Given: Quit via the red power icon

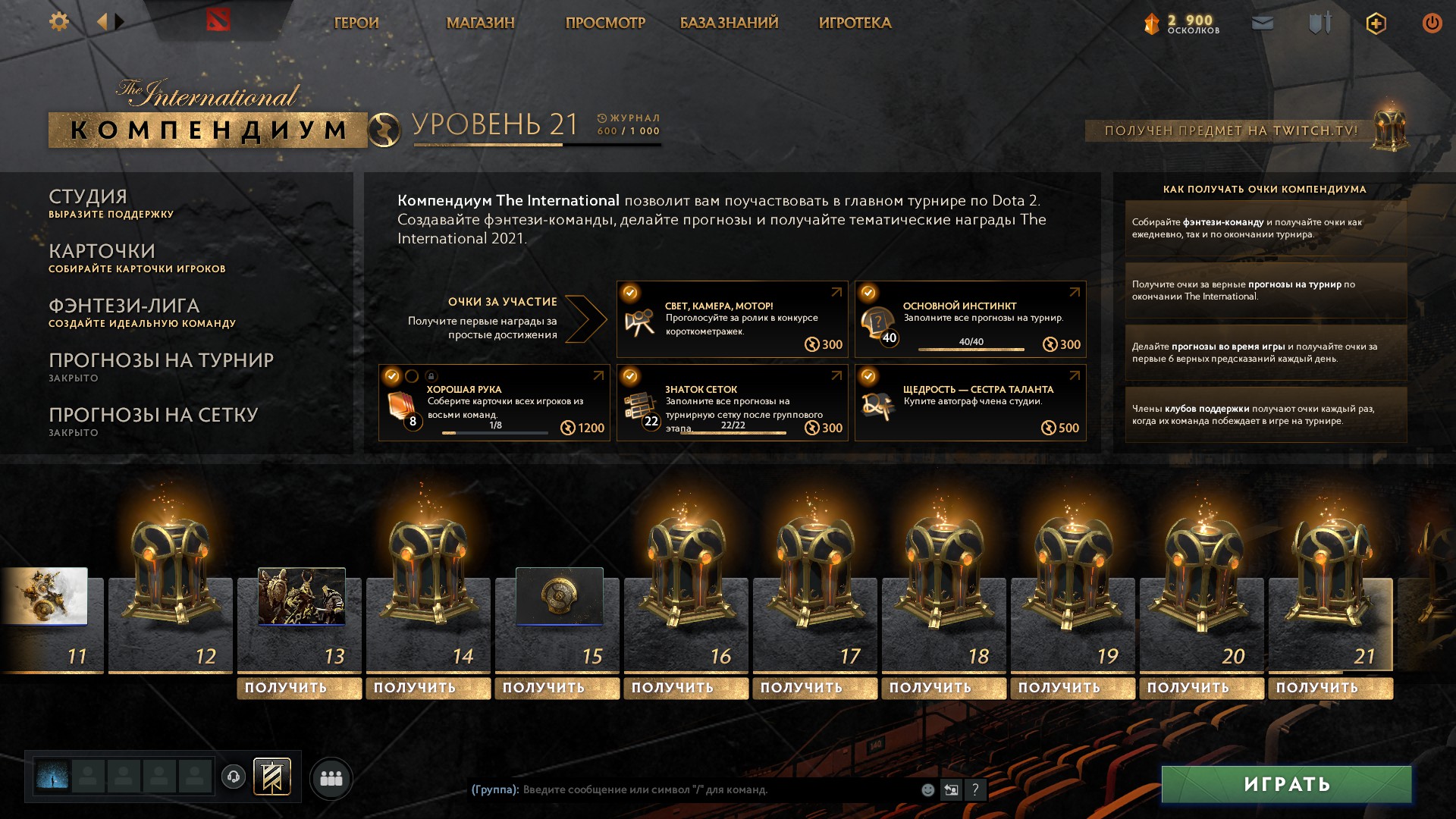Looking at the screenshot, I should click(x=1432, y=23).
